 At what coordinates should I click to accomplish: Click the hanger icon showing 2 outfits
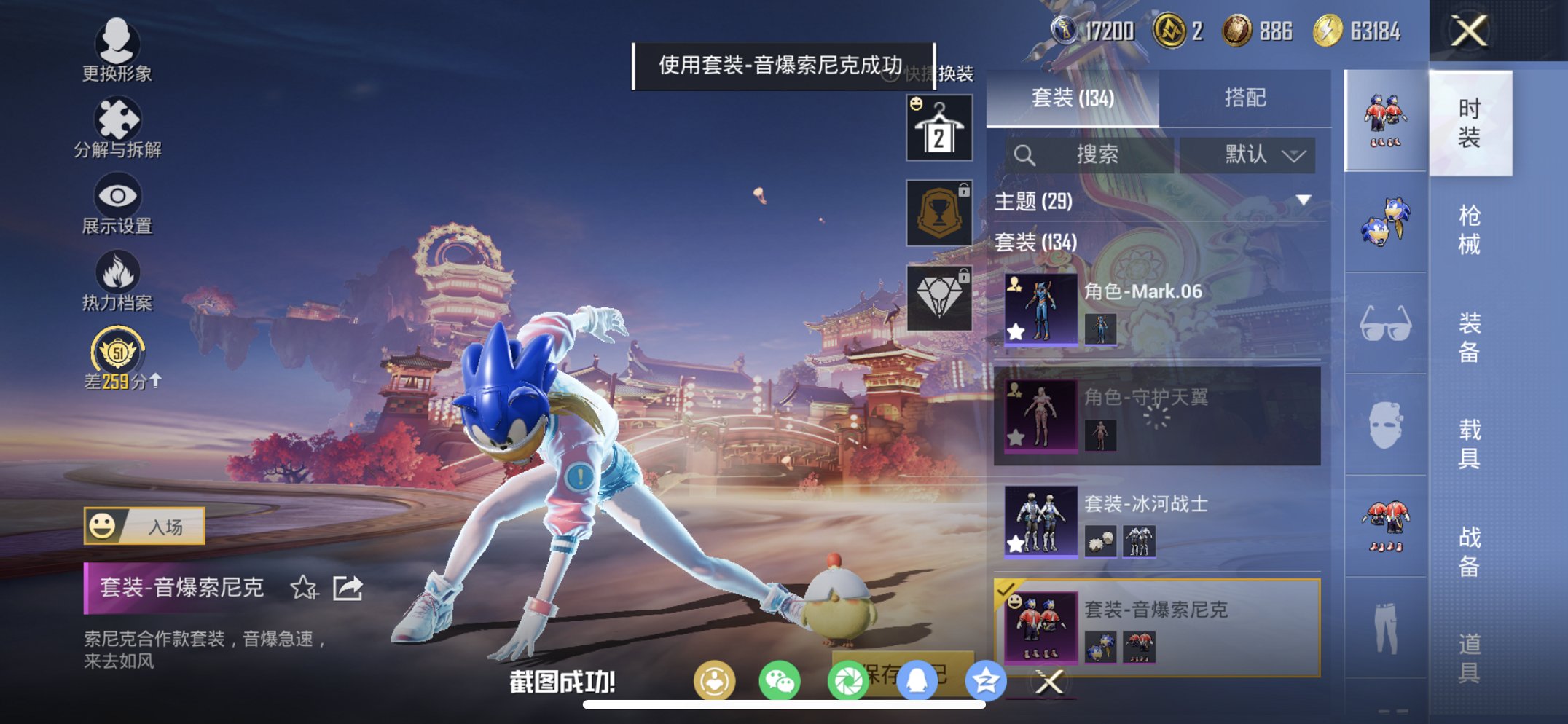tap(938, 128)
